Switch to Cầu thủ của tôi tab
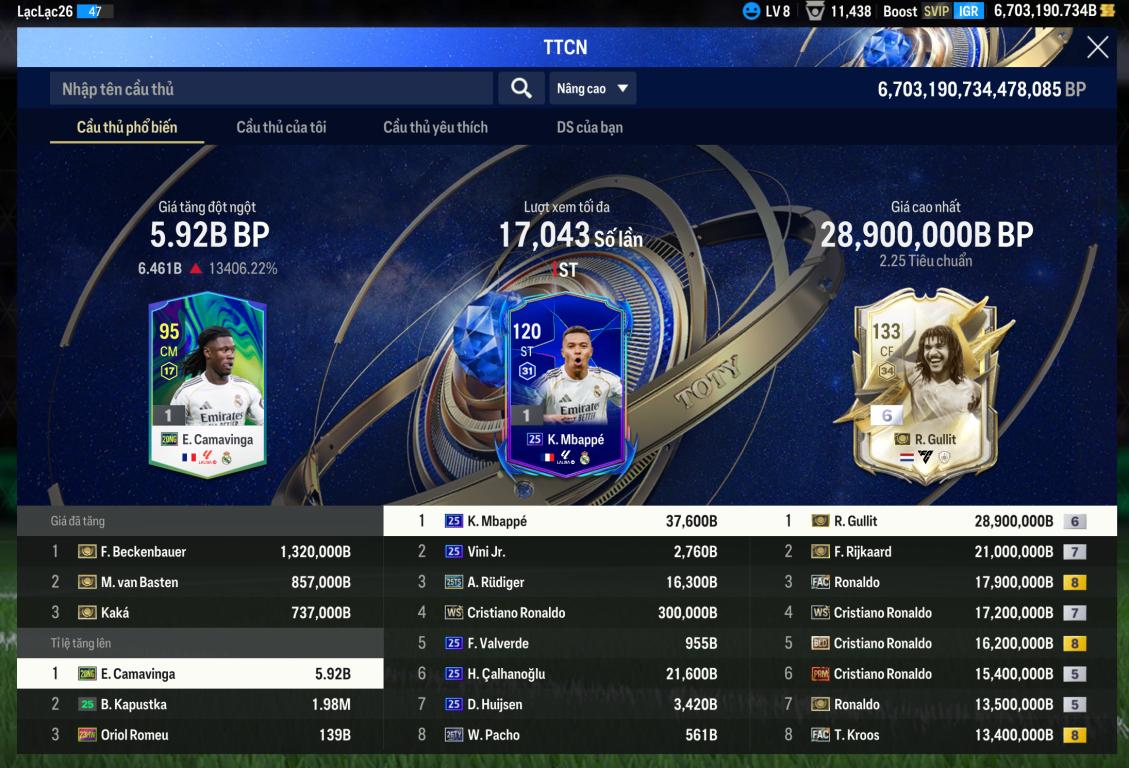 click(x=281, y=127)
